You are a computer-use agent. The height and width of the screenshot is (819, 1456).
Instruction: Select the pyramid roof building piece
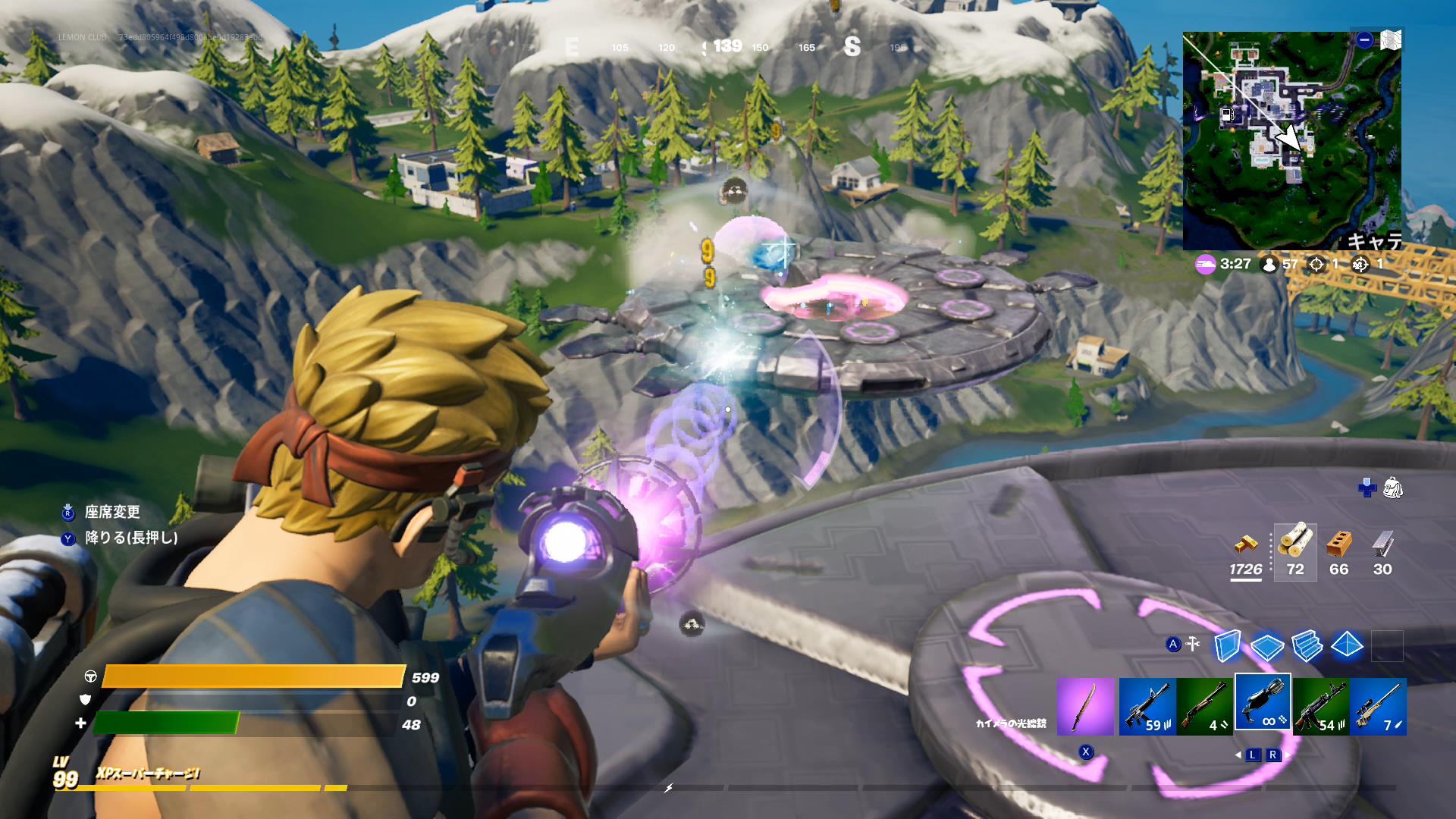click(1347, 646)
